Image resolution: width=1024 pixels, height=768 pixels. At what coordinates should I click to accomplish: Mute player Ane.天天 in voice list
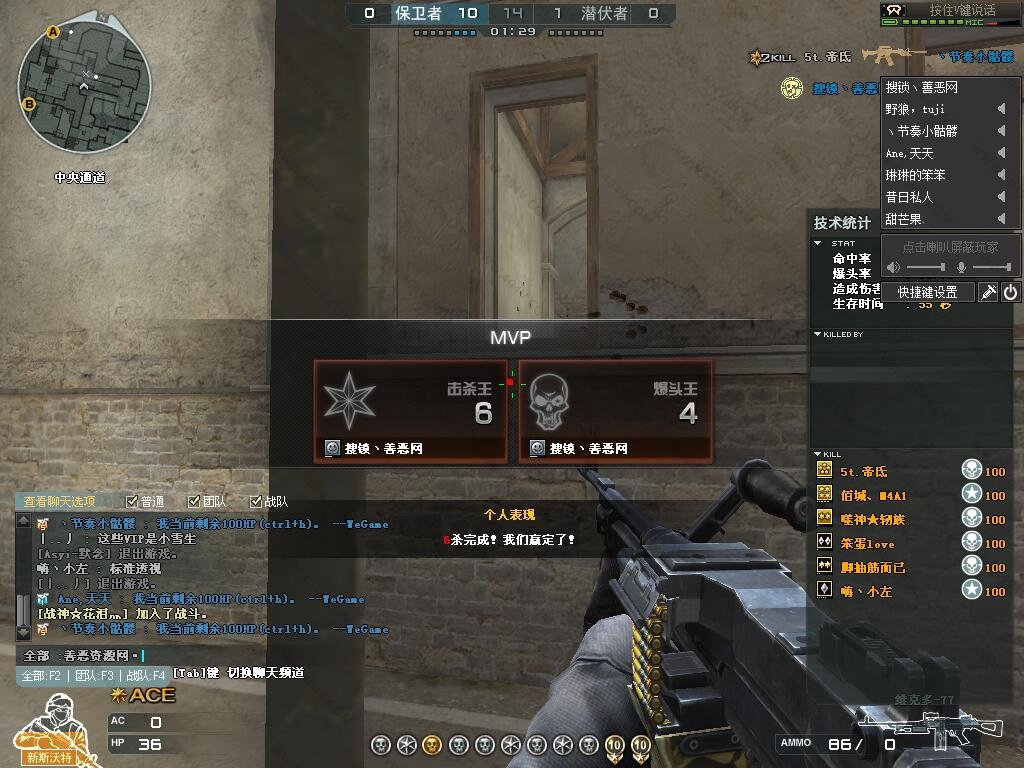1001,153
